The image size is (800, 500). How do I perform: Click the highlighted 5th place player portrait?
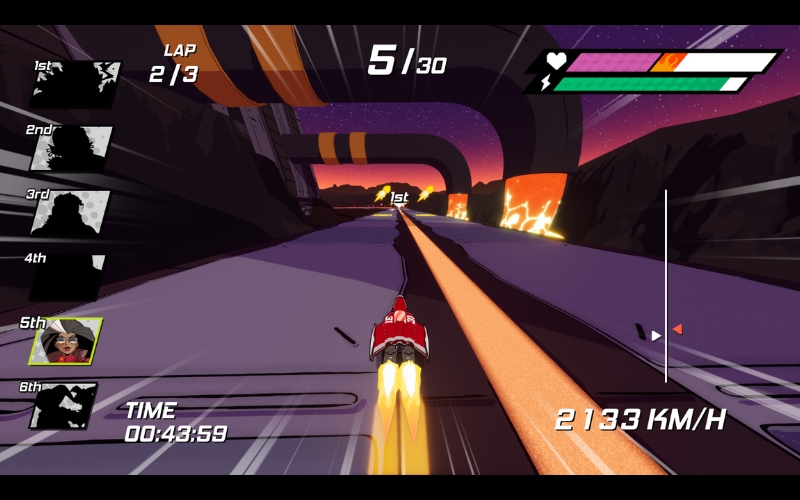(66, 341)
